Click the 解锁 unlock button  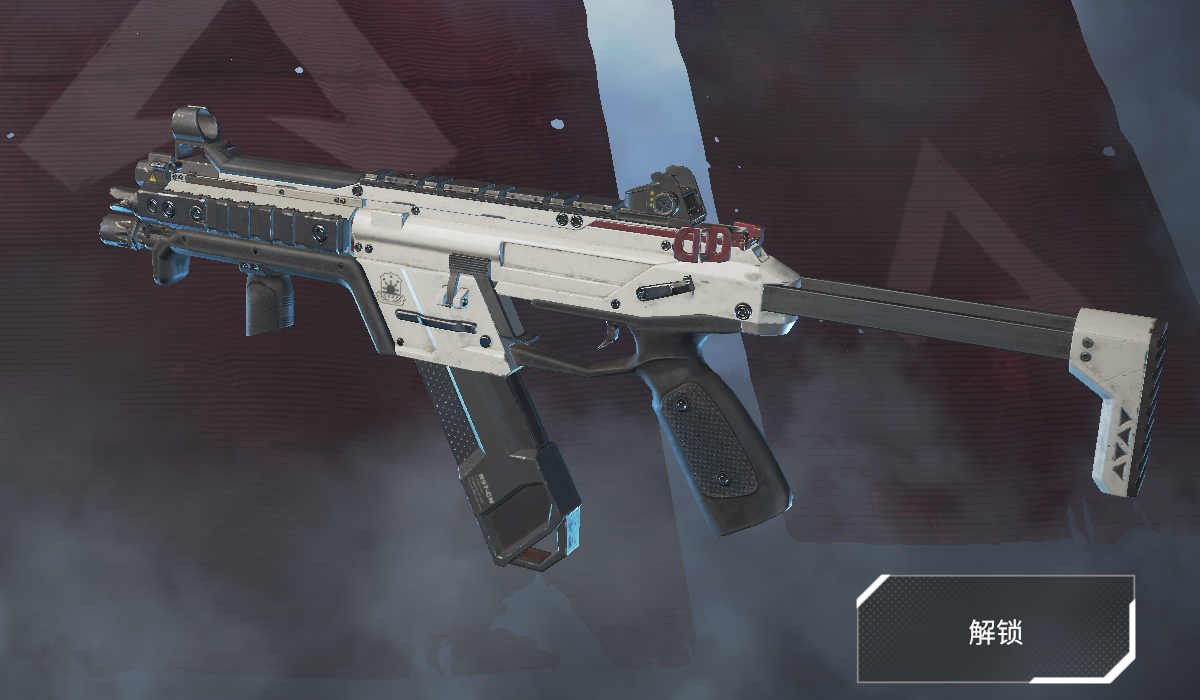click(x=995, y=630)
